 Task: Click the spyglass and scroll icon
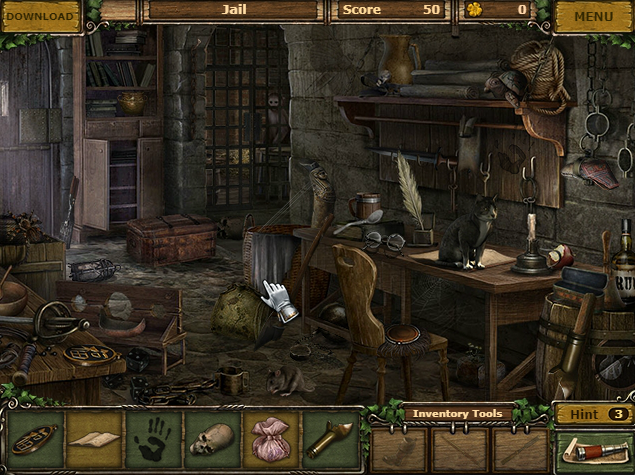pos(593,451)
